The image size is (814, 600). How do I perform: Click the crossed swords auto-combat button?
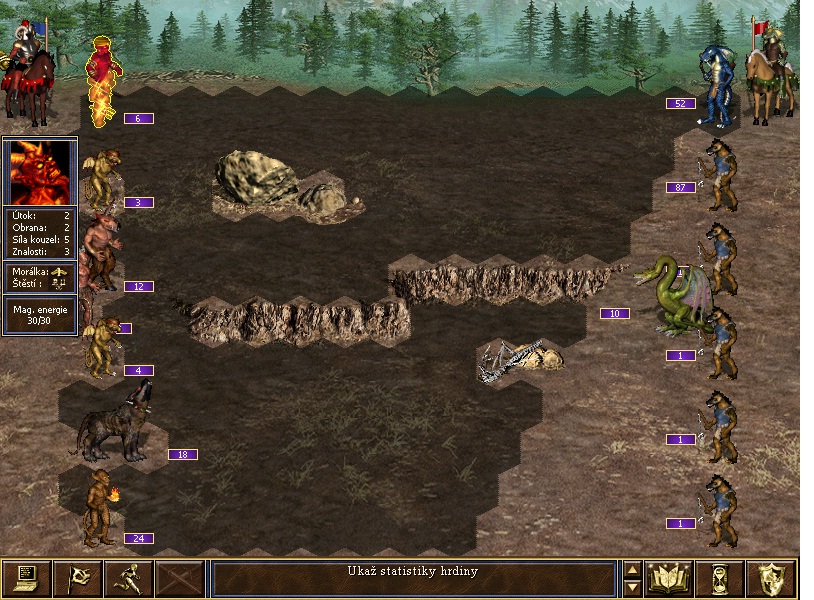[x=180, y=578]
